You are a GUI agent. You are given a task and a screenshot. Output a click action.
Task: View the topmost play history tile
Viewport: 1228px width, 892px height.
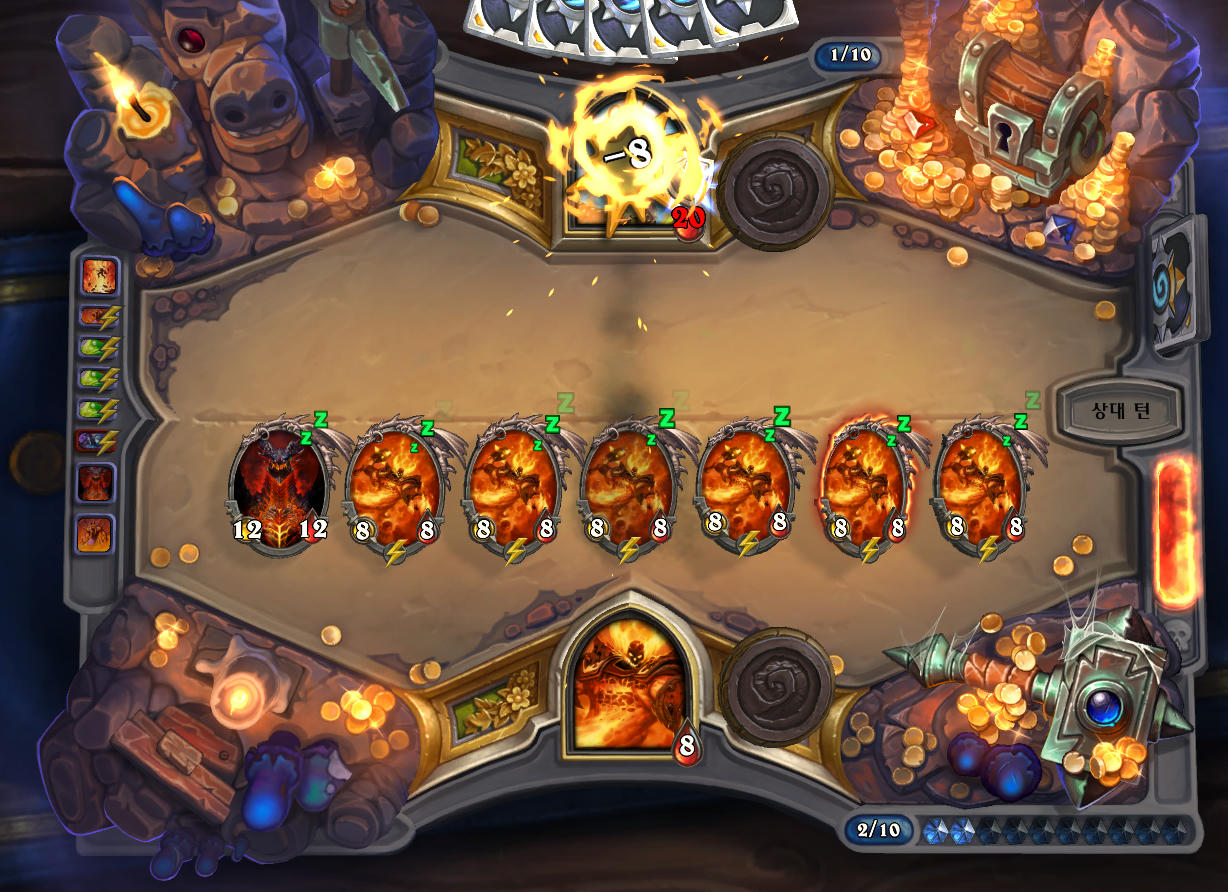pos(100,275)
